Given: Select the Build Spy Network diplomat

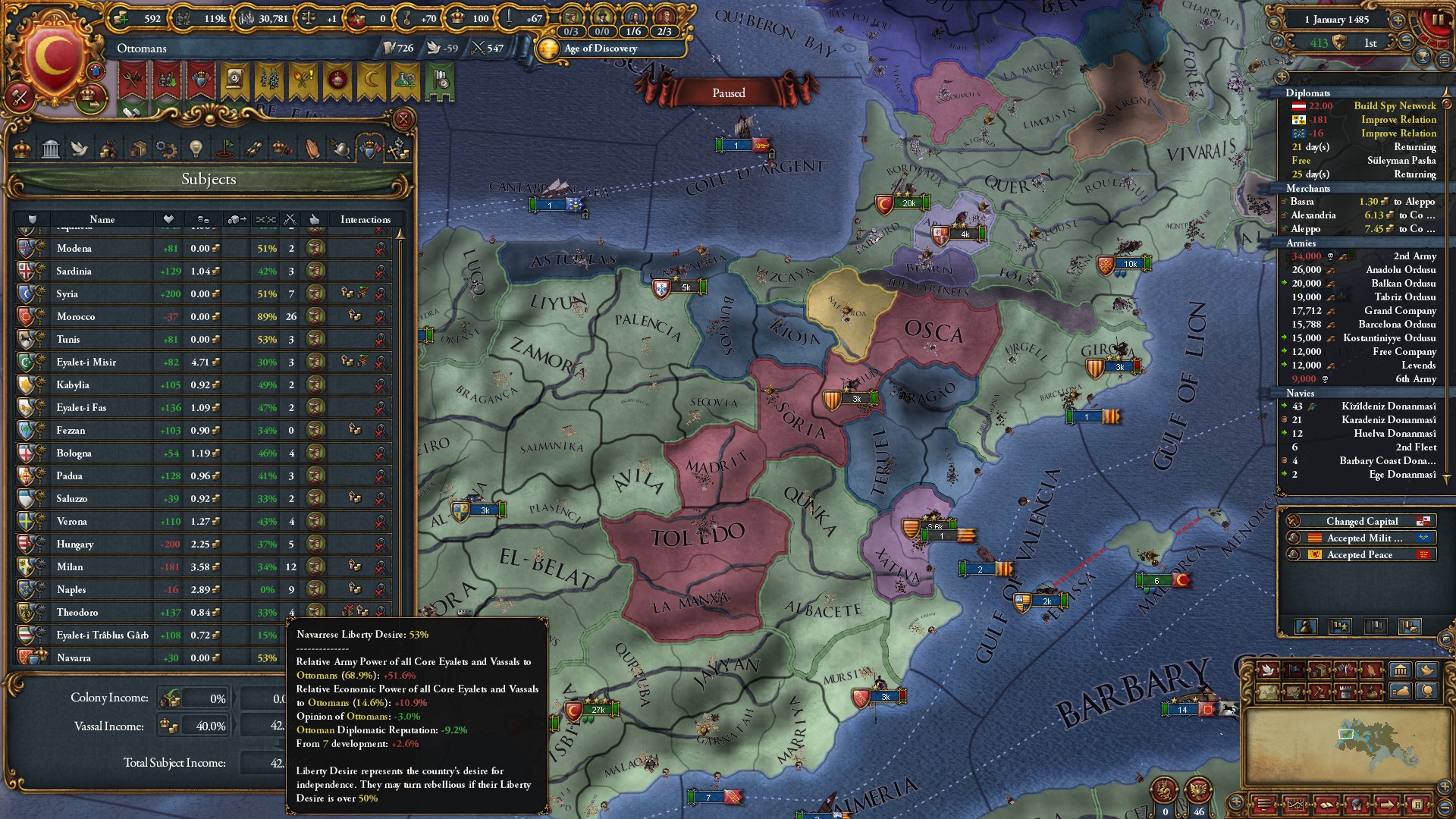Looking at the screenshot, I should (1394, 106).
